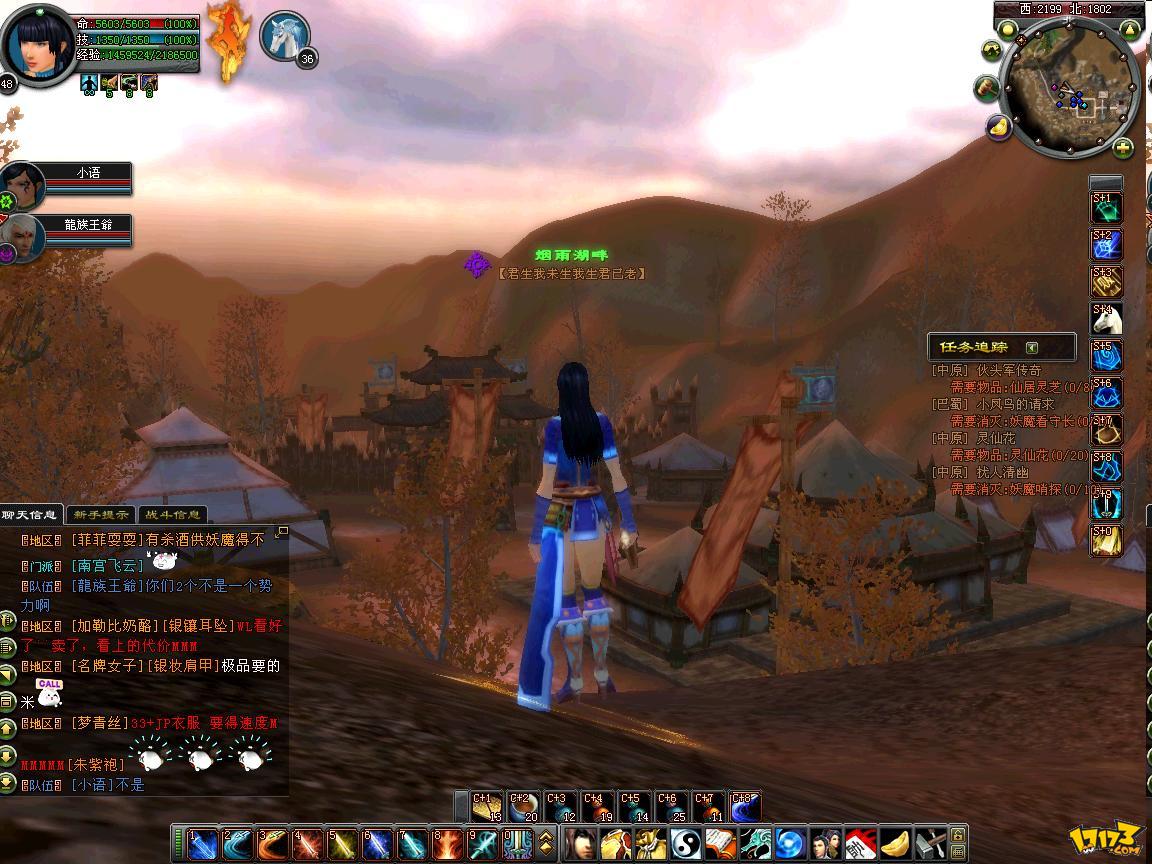Click the gold ingot icon beside the minimap

pos(998,127)
